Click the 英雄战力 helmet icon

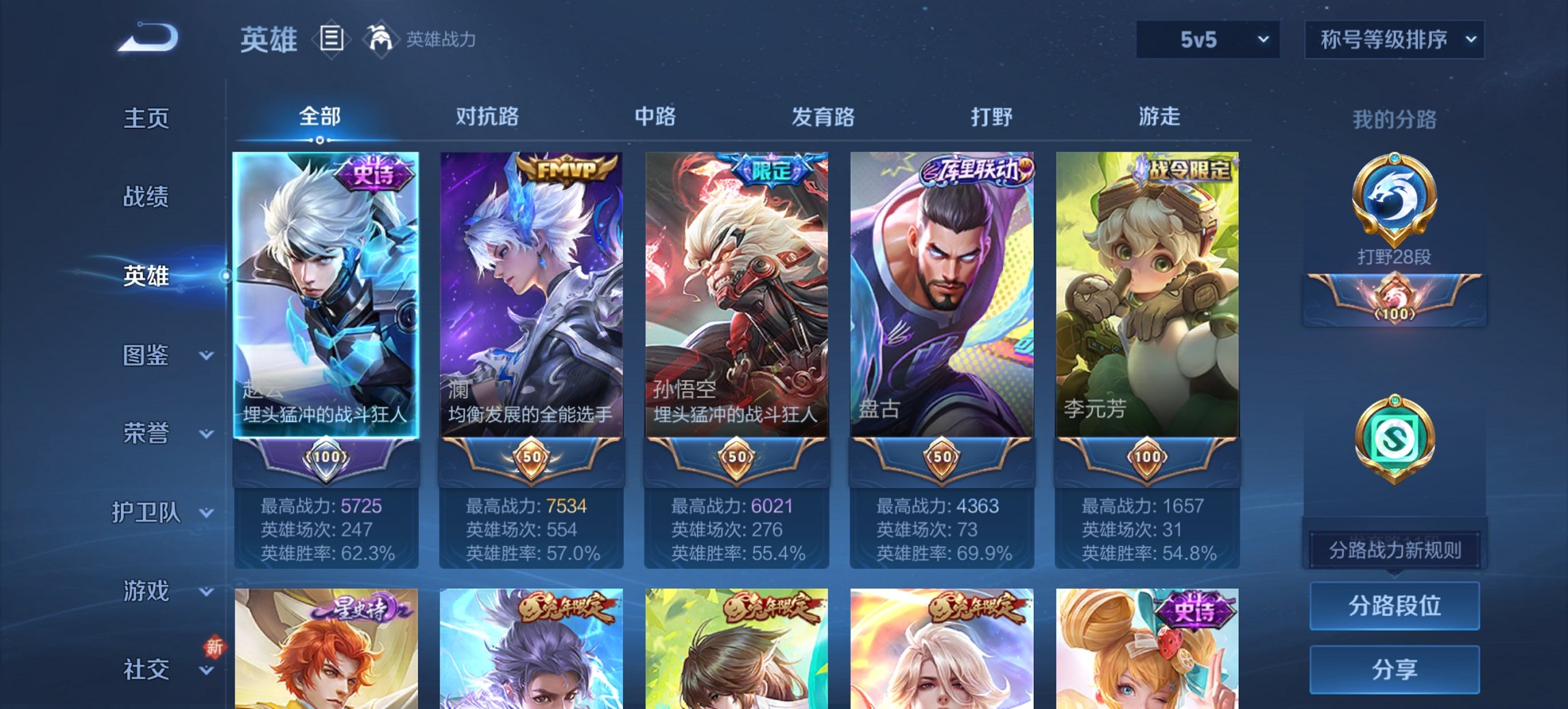[381, 38]
